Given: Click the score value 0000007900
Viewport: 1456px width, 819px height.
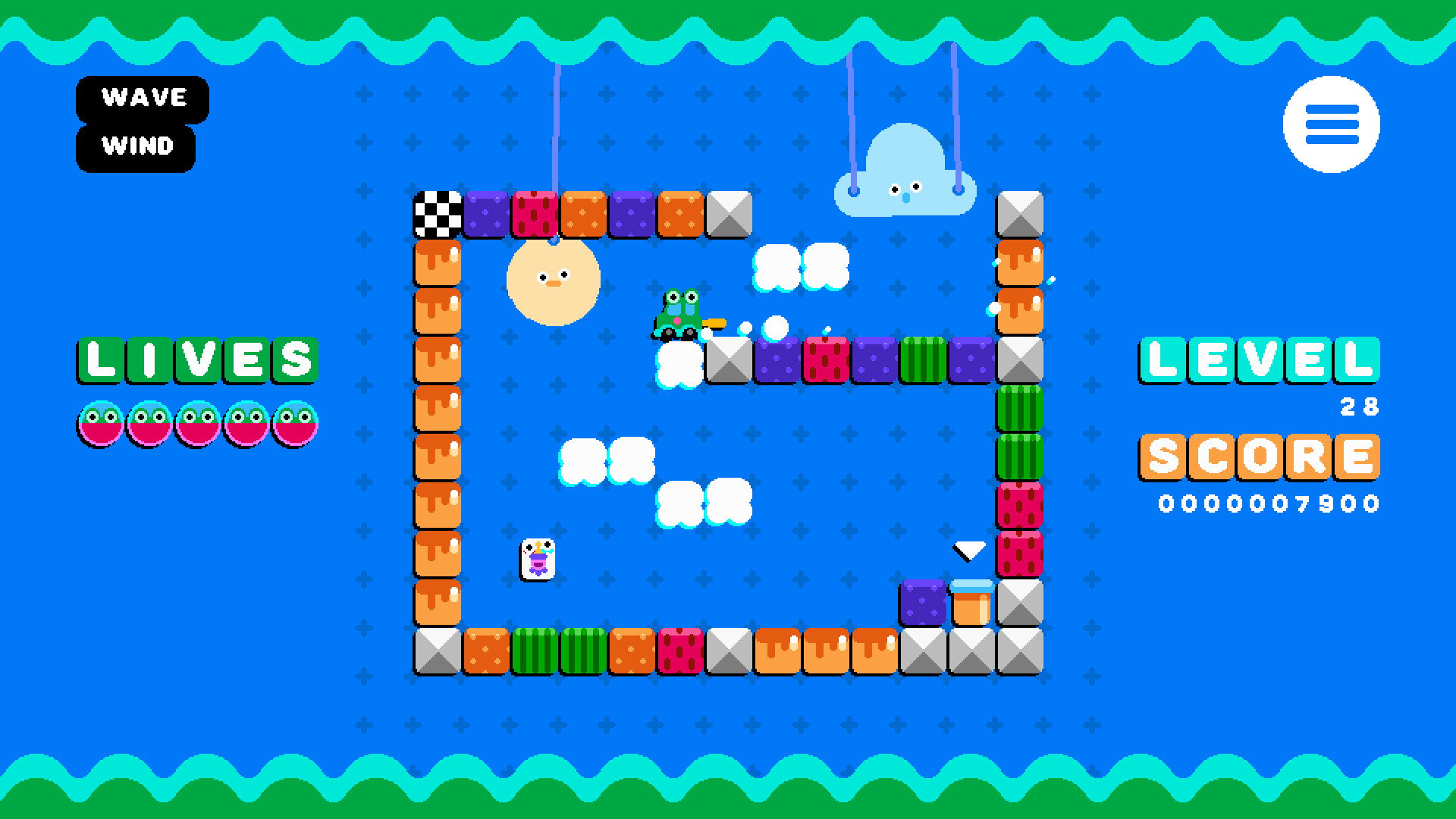Looking at the screenshot, I should (1269, 502).
